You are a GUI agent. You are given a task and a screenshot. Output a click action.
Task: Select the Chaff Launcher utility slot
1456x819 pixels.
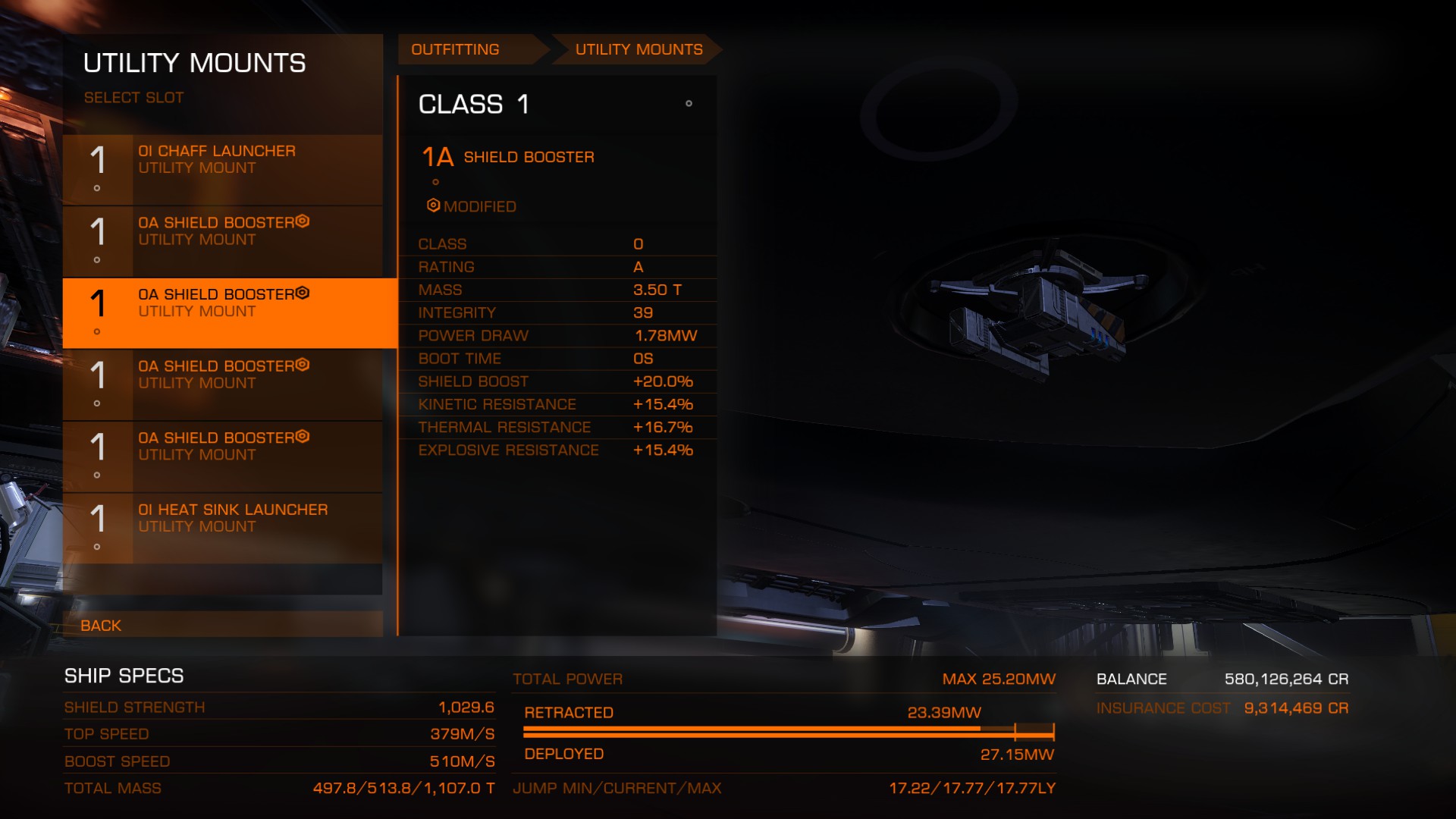pos(222,170)
